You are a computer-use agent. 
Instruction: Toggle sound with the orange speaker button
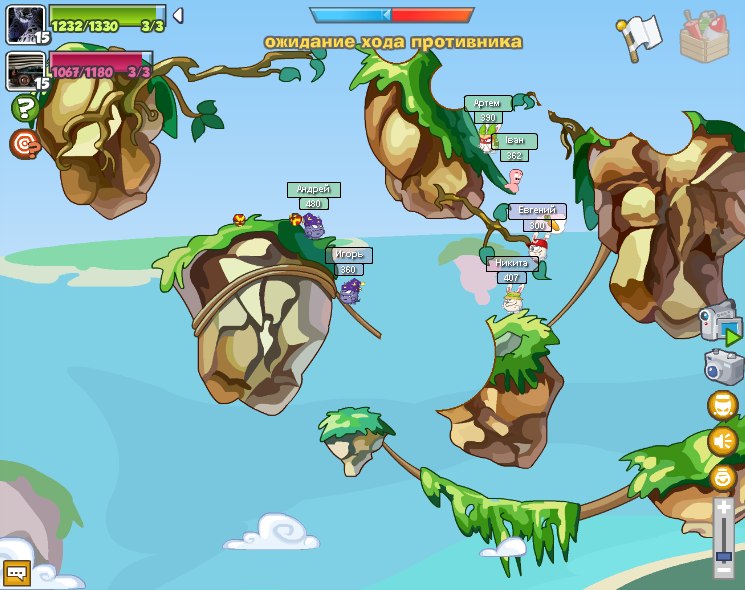[x=723, y=441]
